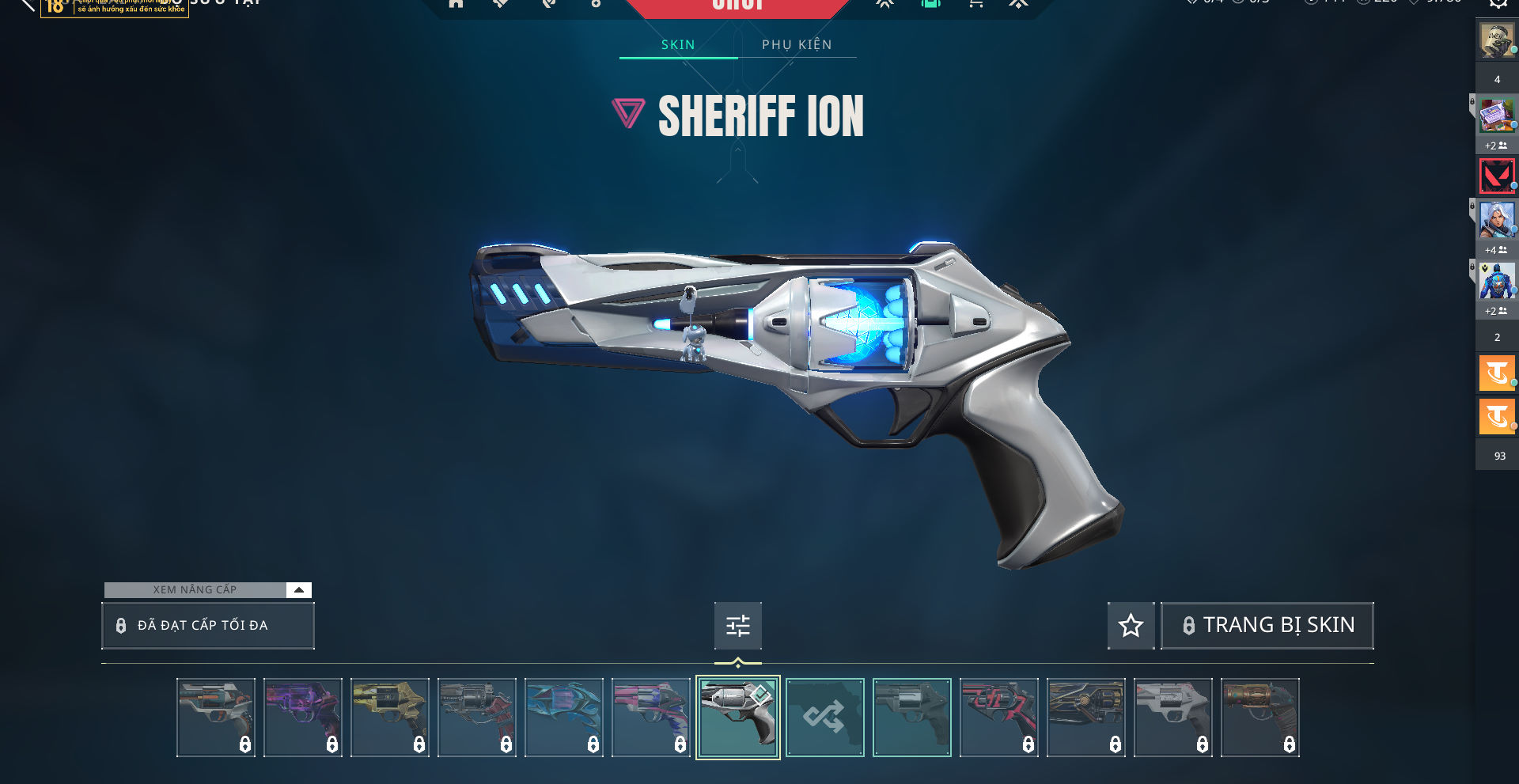
Task: Go to the home icon in top navigation
Action: 456,4
